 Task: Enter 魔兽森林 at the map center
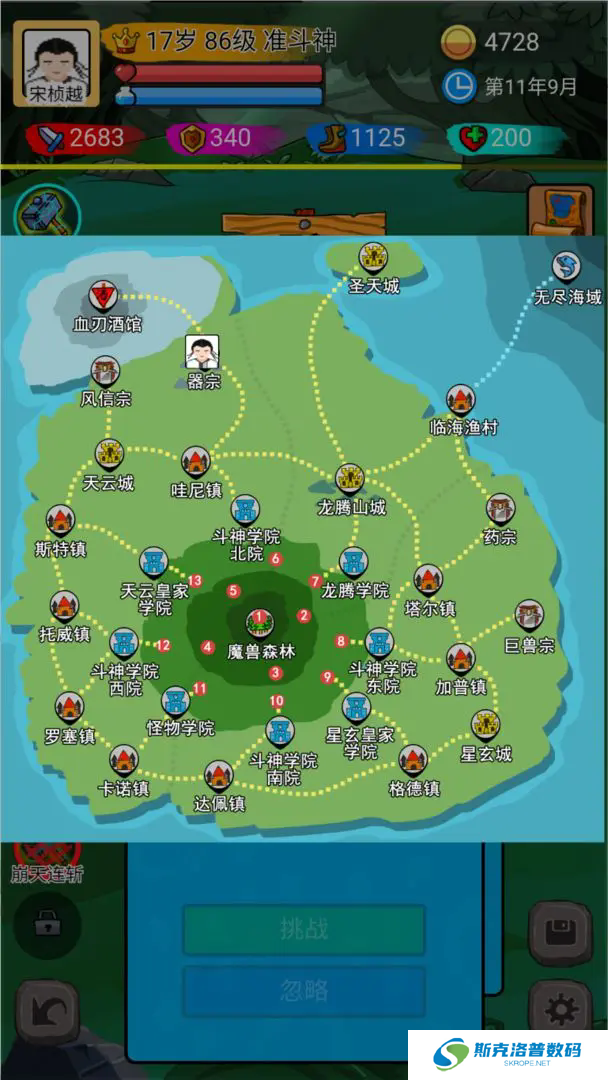260,623
